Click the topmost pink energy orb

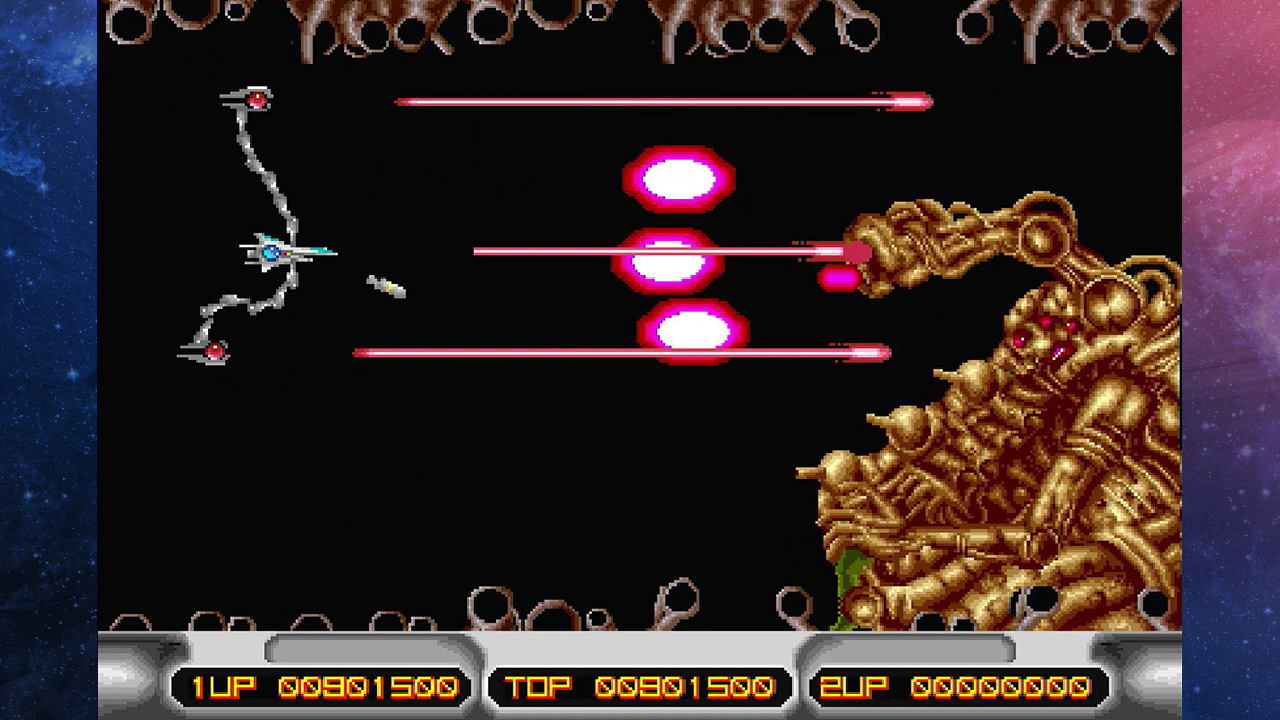pyautogui.click(x=678, y=180)
